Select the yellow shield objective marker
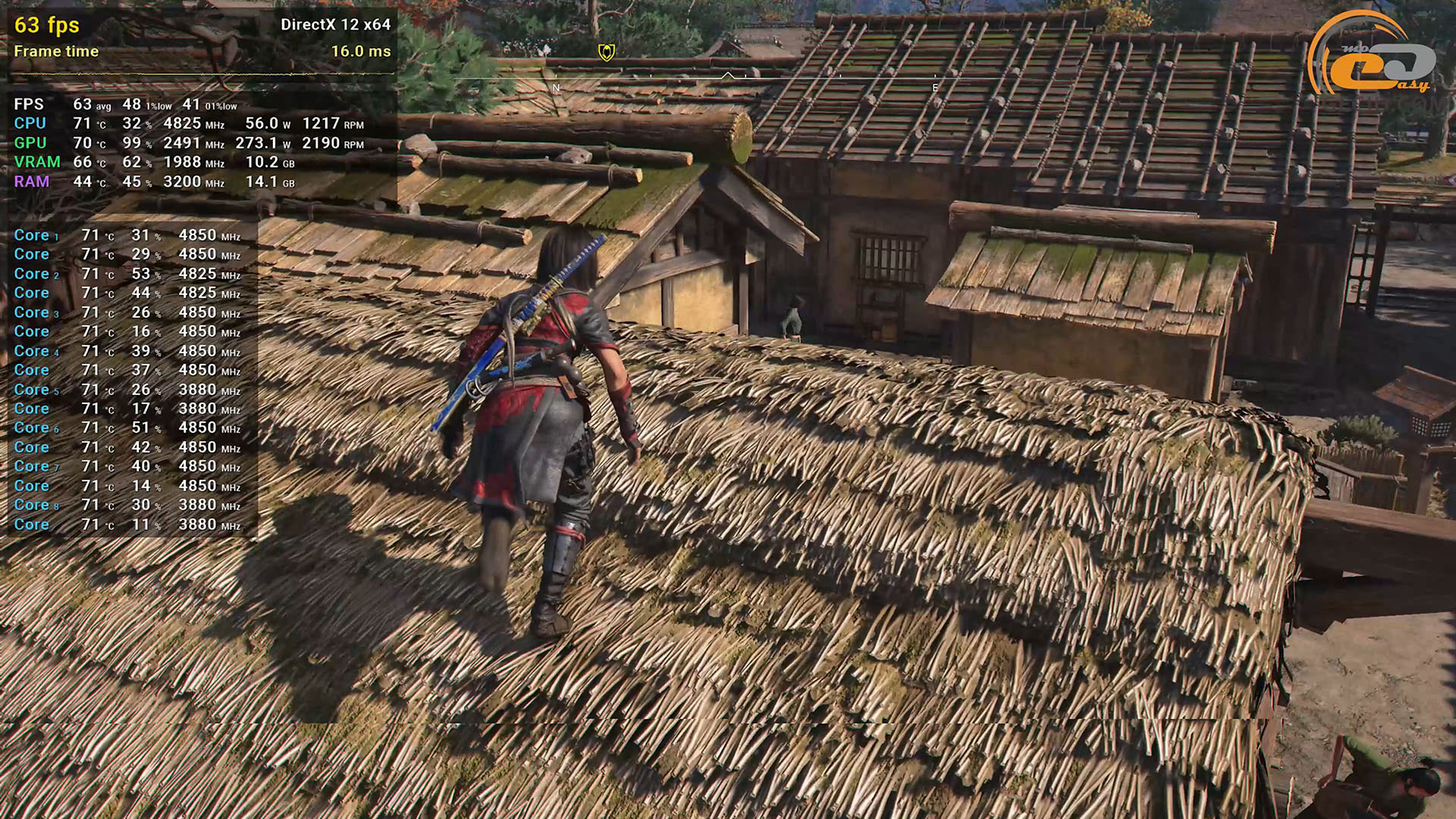 [x=606, y=52]
